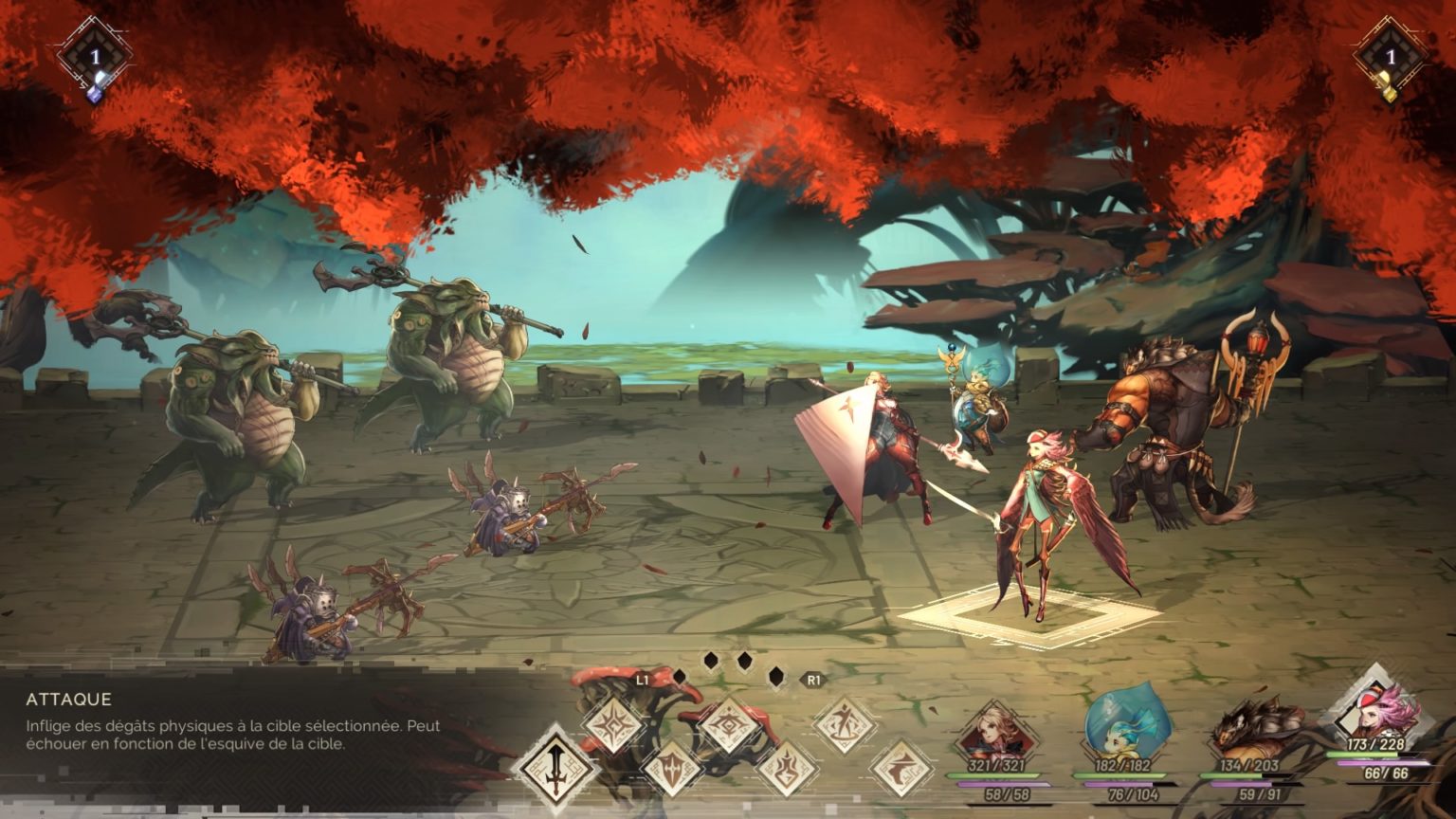Choose the spiky starburst skill icon
Screen dimensions: 1456x819
pyautogui.click(x=615, y=724)
